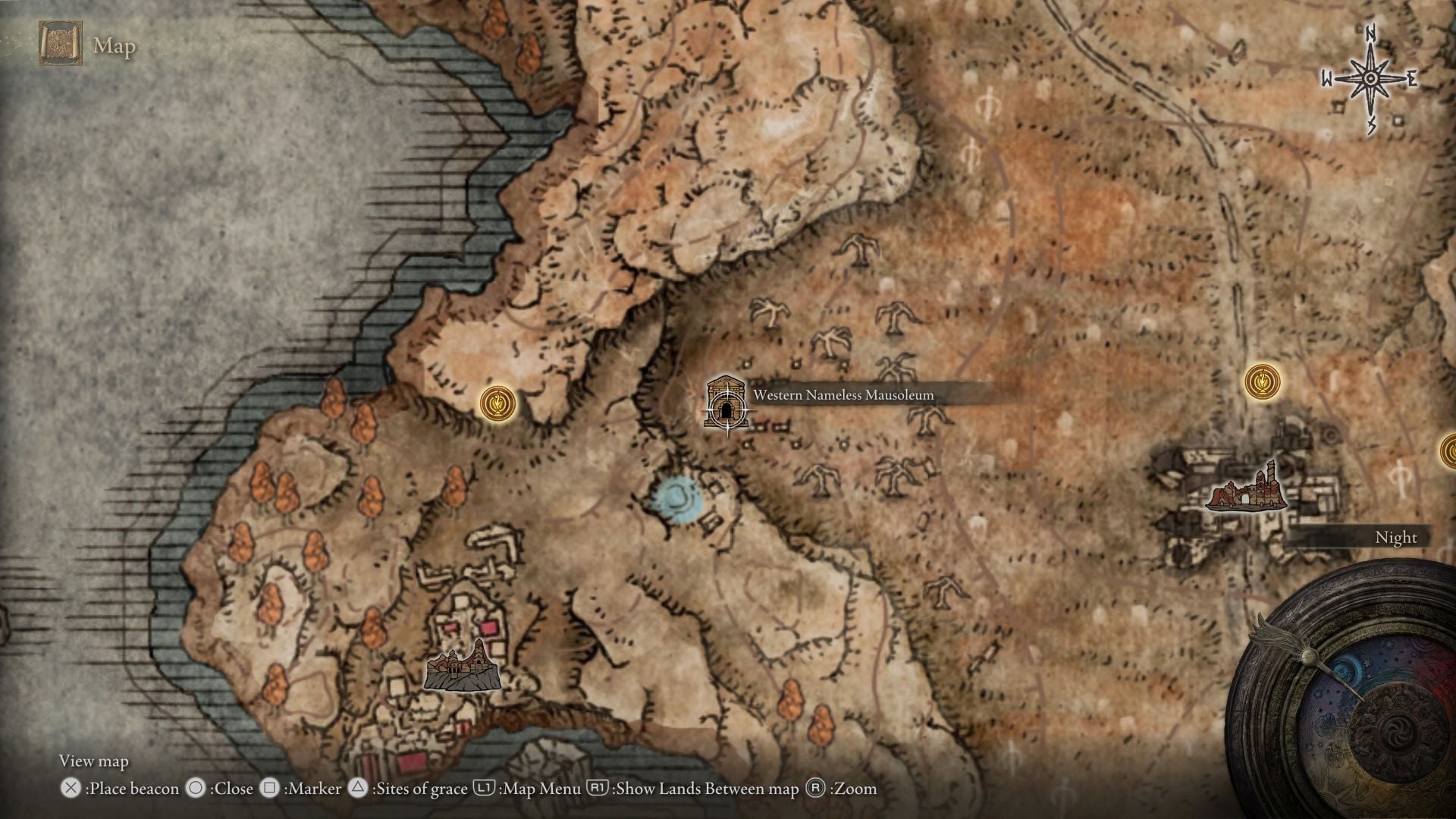This screenshot has width=1456, height=819.
Task: Click the partially visible grace icon at the right edge
Action: pos(1450,450)
